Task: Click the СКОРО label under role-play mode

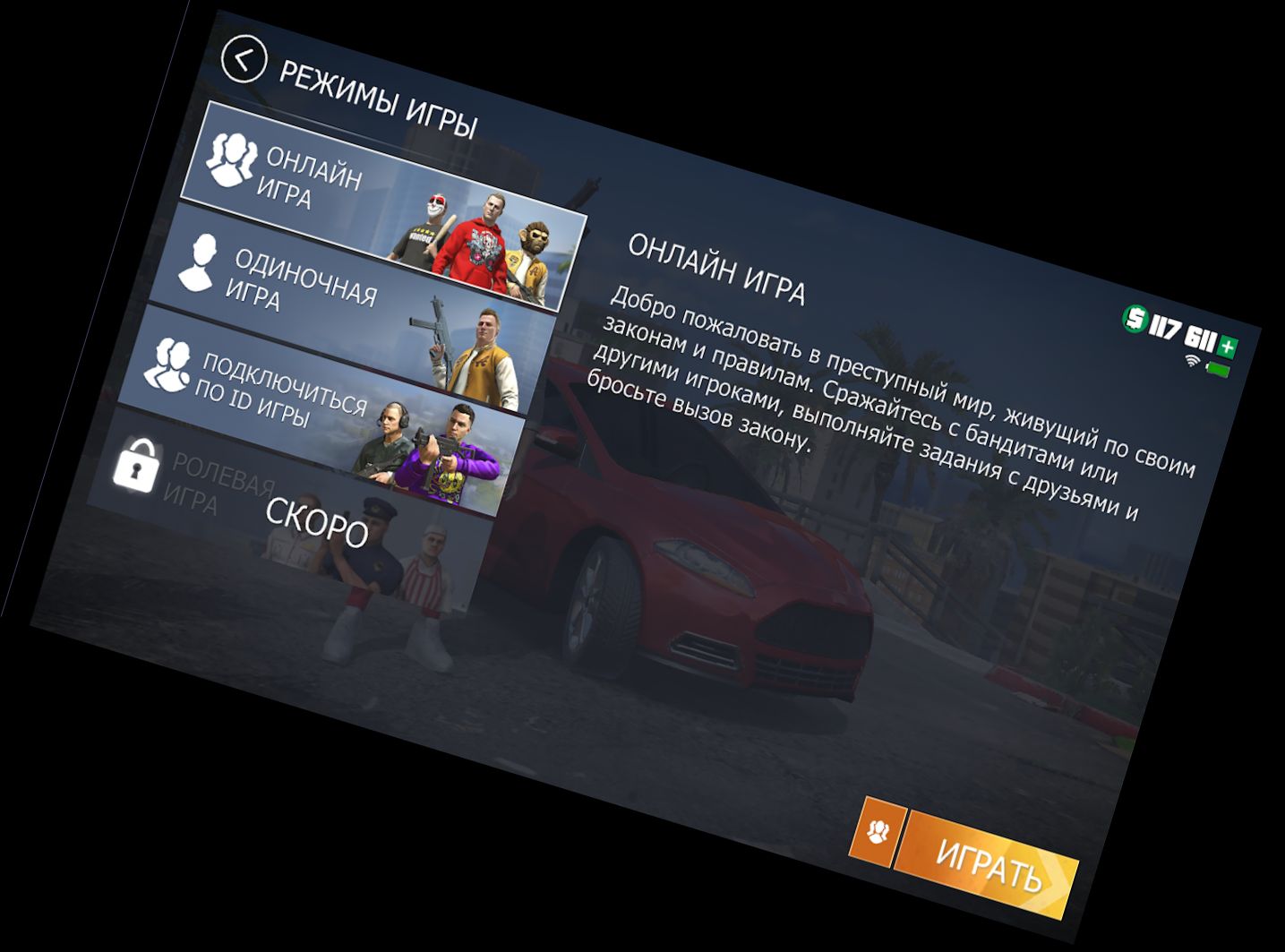Action: [318, 520]
